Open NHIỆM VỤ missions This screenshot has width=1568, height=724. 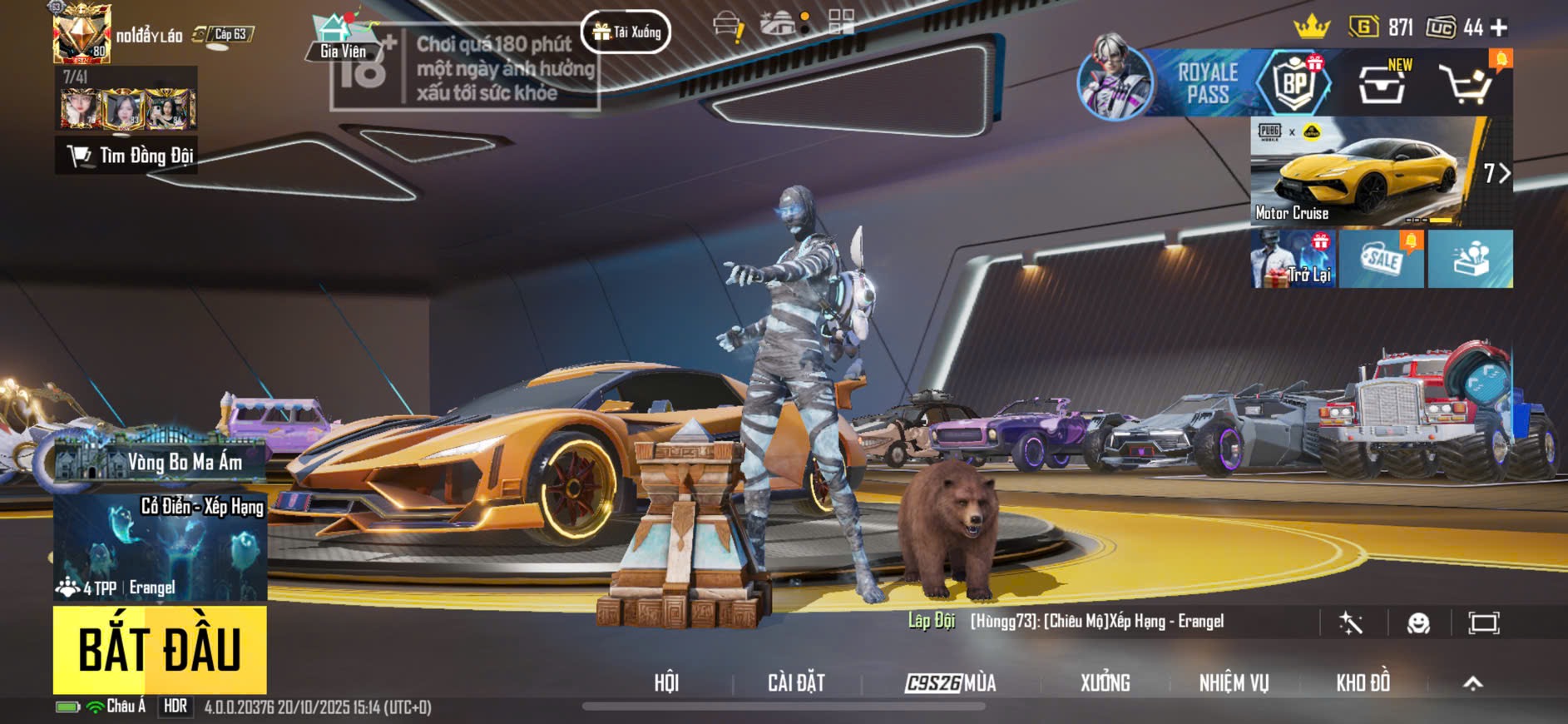[1234, 683]
